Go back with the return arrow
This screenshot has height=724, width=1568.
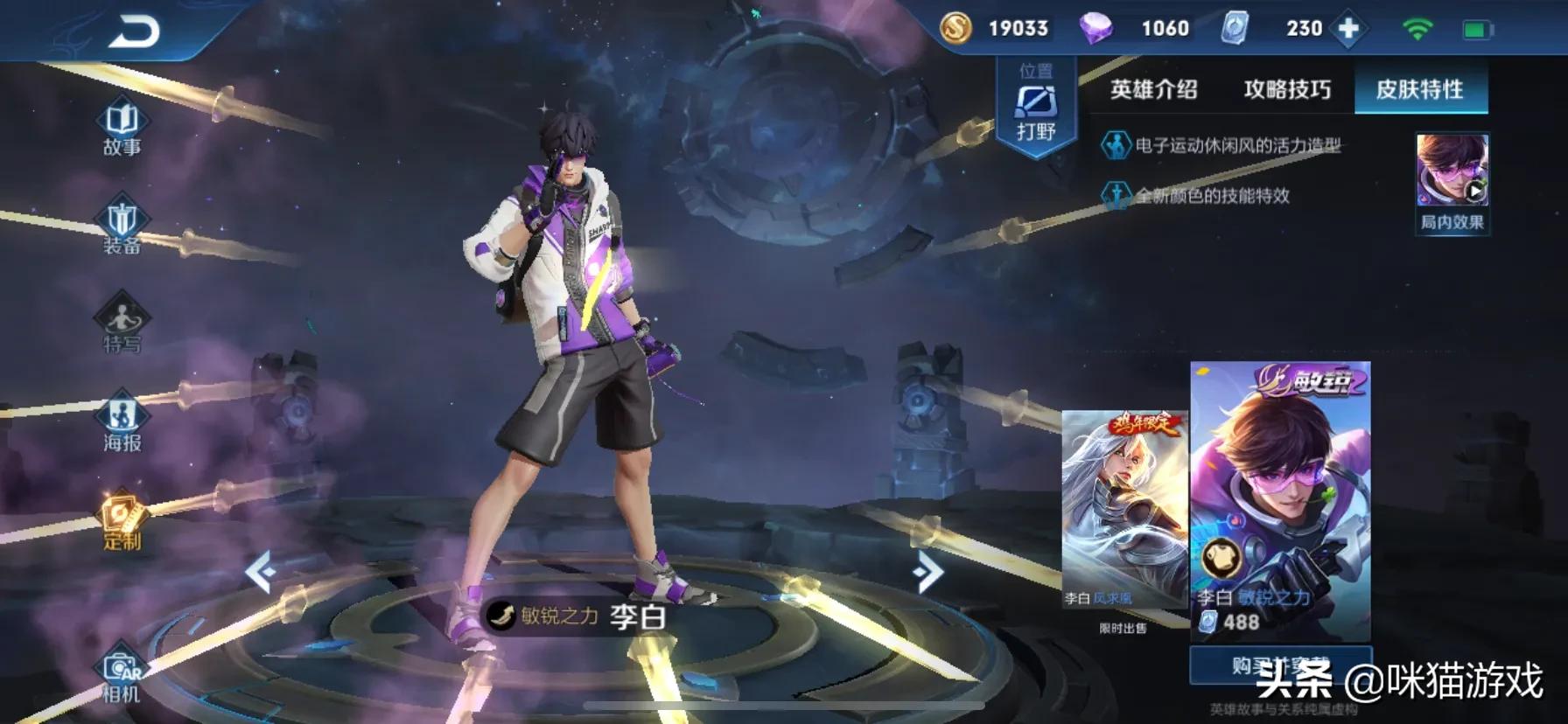(x=134, y=32)
